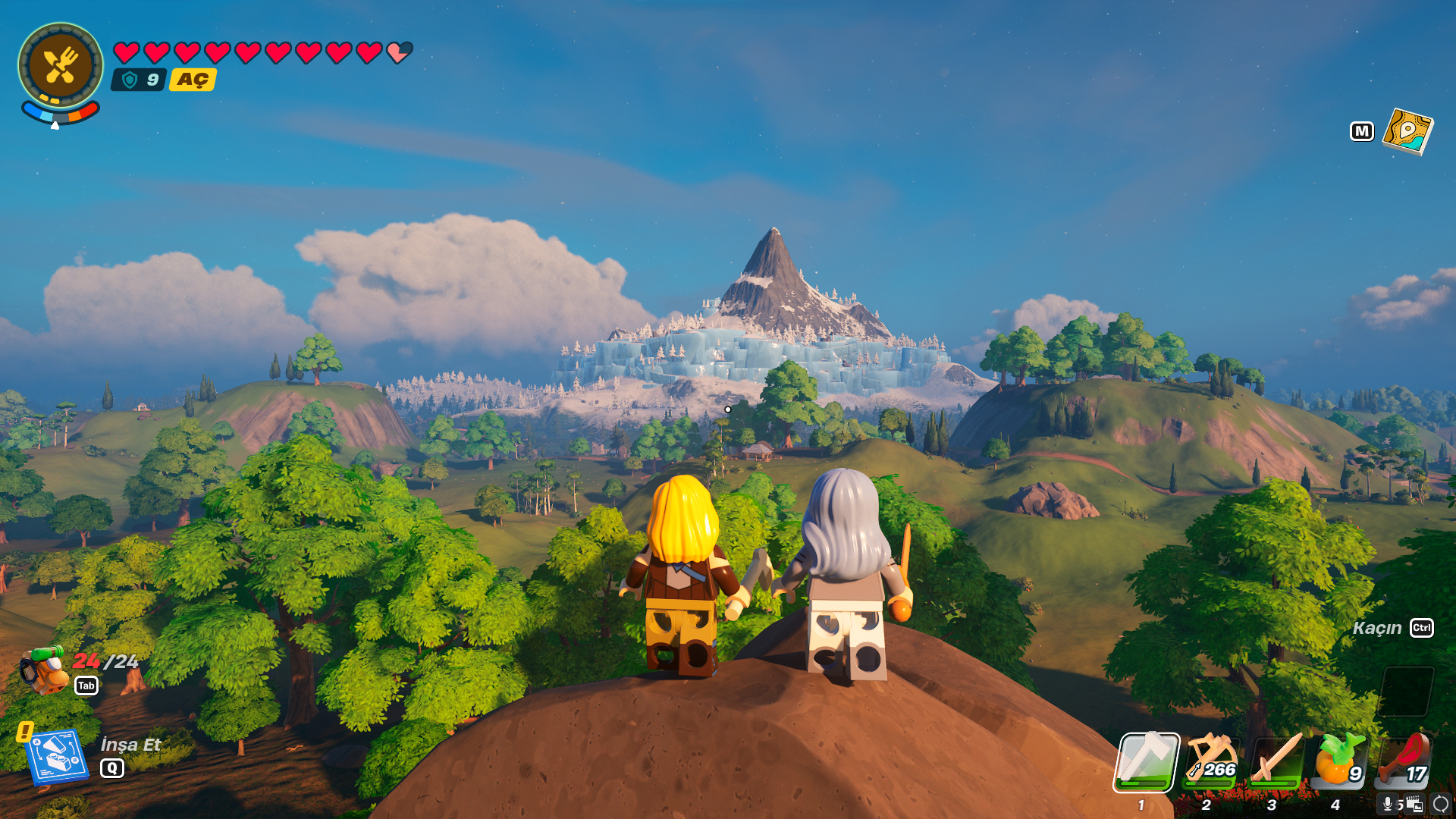Open the backpack inventory
1456x819 pixels.
[x=44, y=670]
